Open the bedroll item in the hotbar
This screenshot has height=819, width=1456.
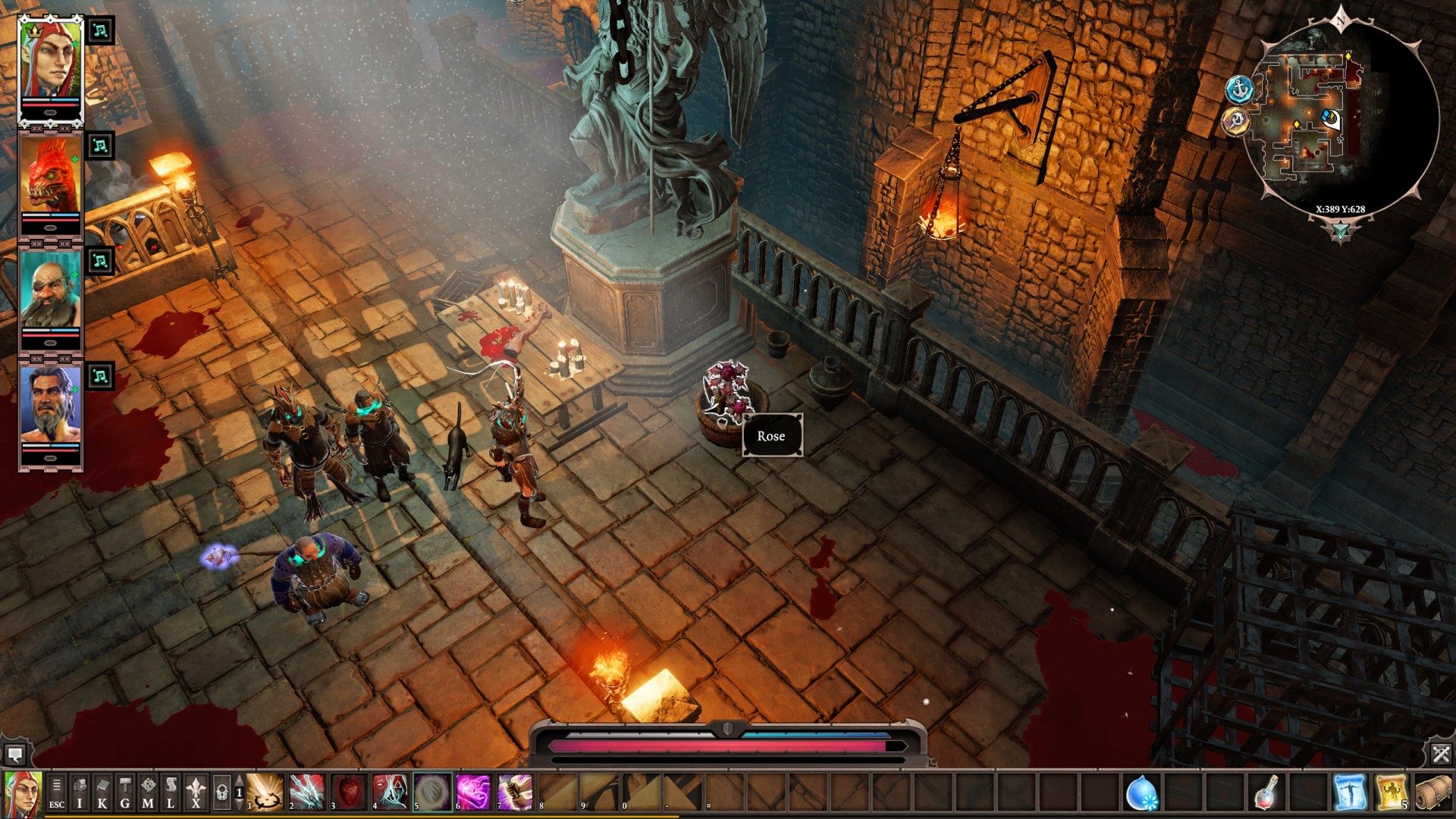(x=1435, y=792)
